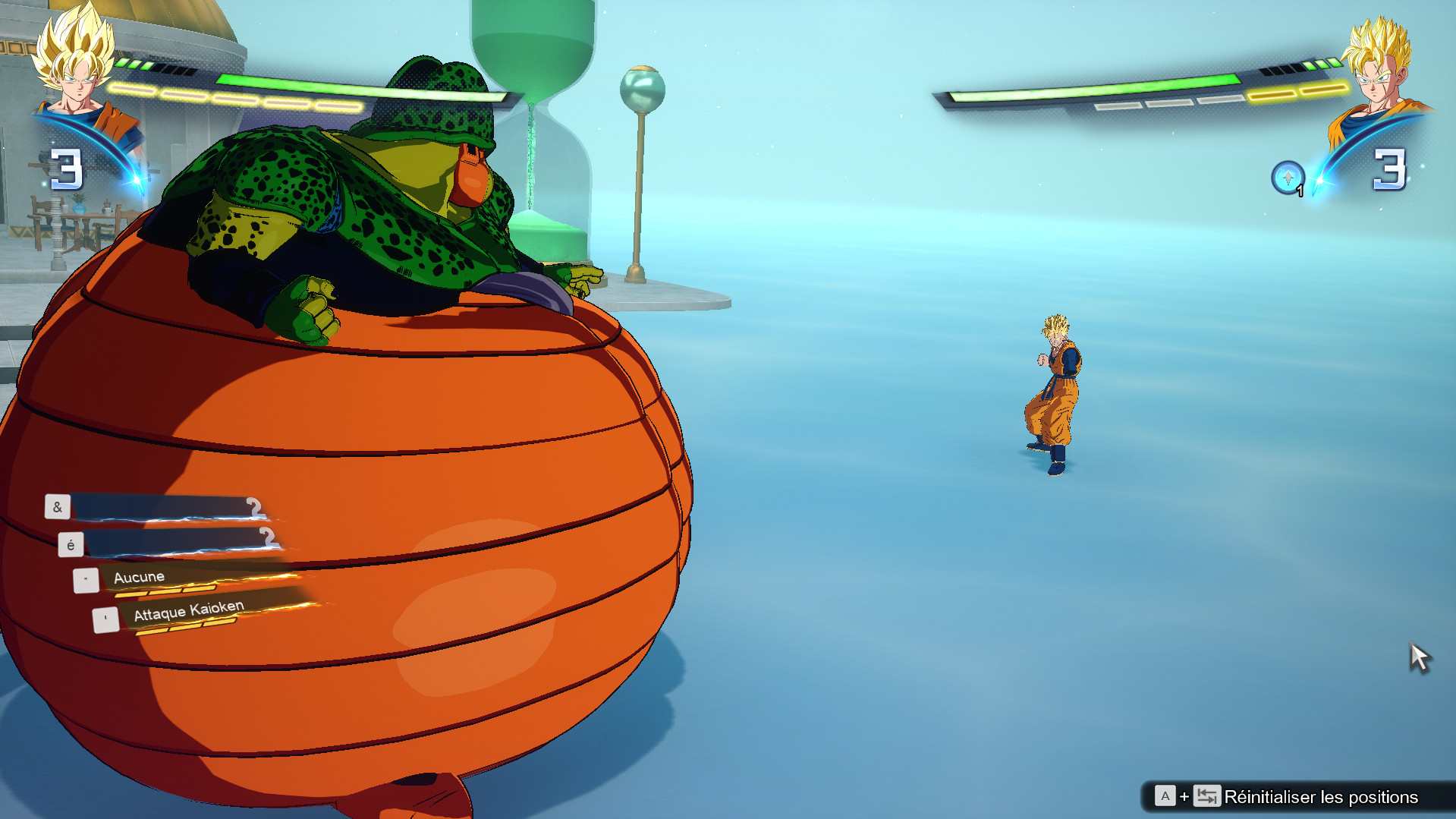
Task: Click the '&' key icon in the command list
Action: coord(59,508)
